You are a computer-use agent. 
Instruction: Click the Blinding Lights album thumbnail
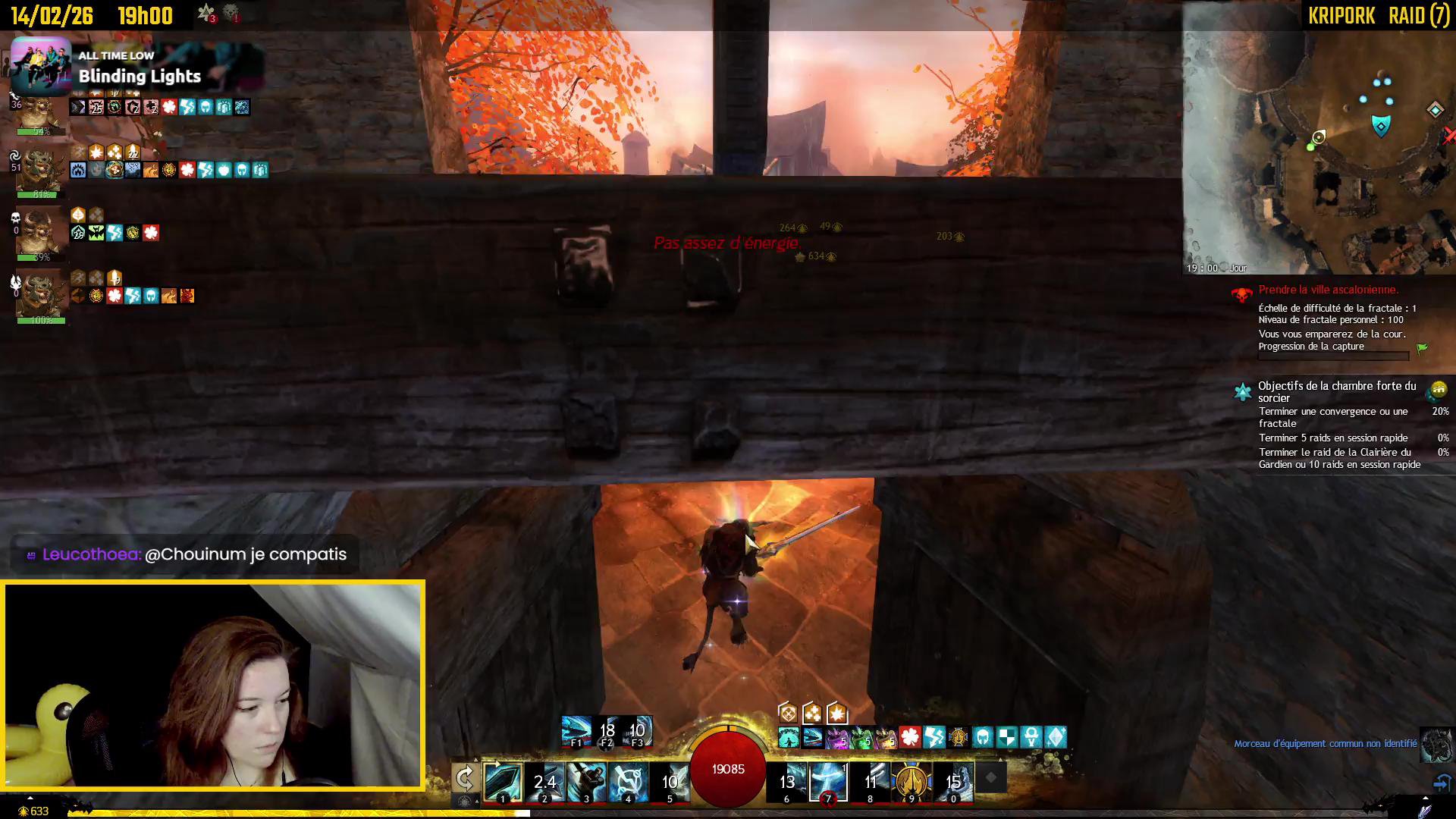coord(41,64)
